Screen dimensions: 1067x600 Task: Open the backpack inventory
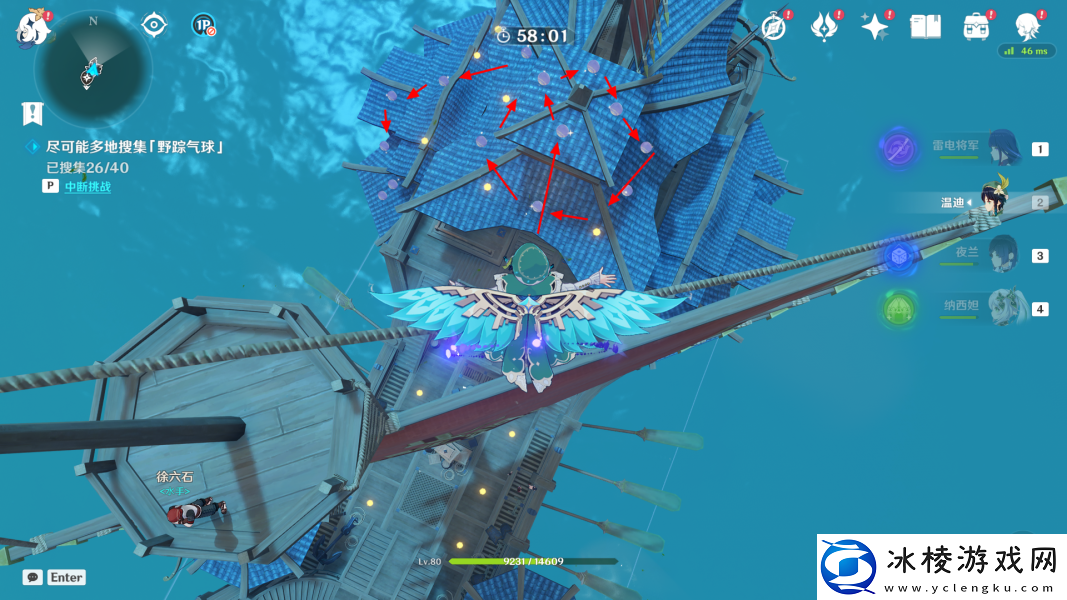click(x=976, y=26)
